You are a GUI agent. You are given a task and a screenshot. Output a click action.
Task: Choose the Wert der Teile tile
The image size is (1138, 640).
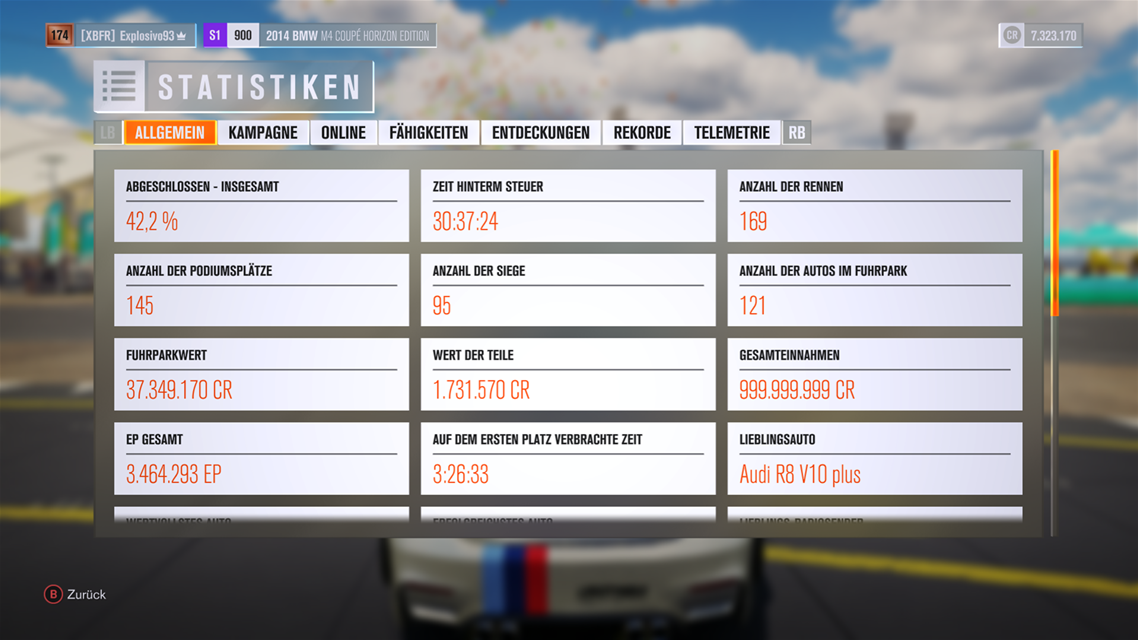(568, 374)
